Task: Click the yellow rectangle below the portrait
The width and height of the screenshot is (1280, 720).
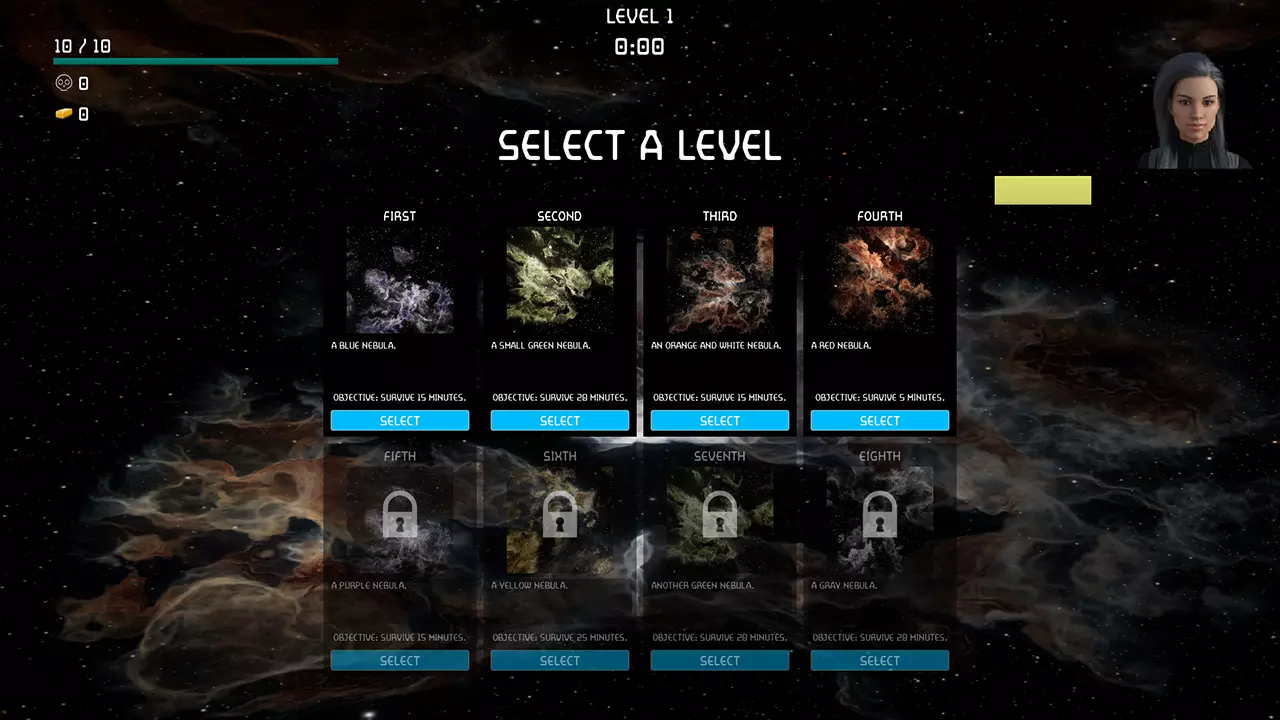Action: click(x=1043, y=190)
